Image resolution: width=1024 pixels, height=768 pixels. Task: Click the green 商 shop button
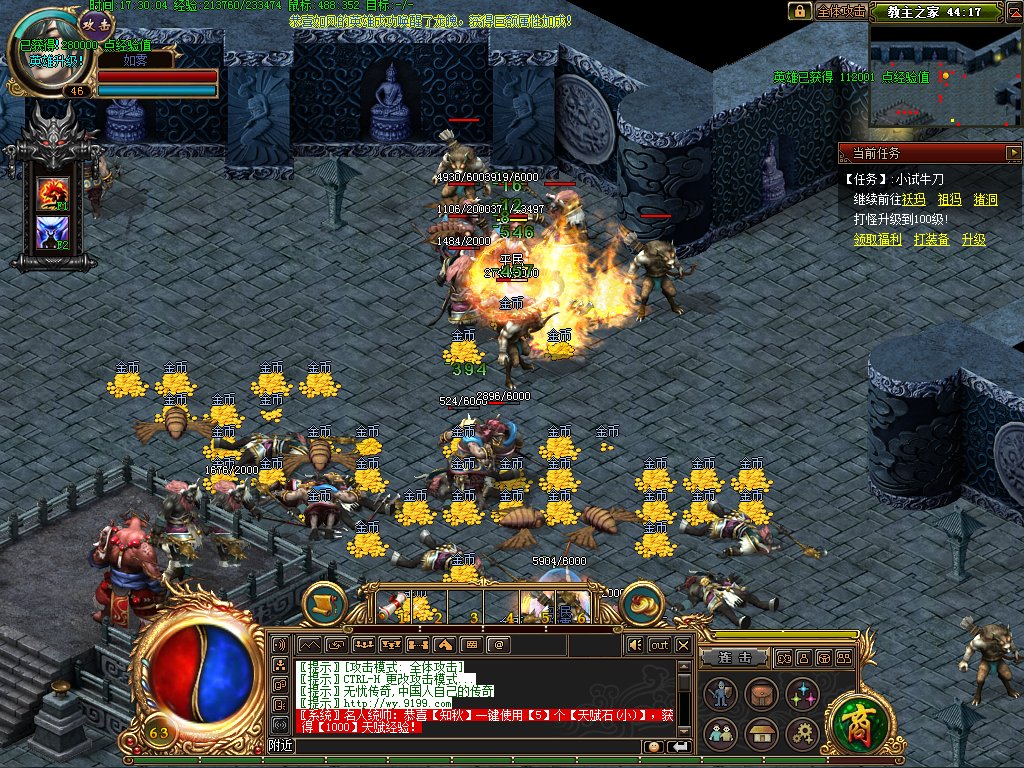853,720
